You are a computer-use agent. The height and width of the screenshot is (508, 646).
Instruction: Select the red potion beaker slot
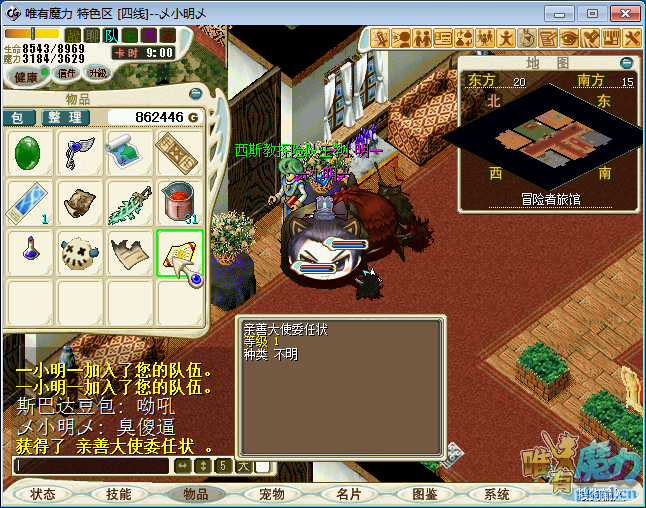click(181, 204)
